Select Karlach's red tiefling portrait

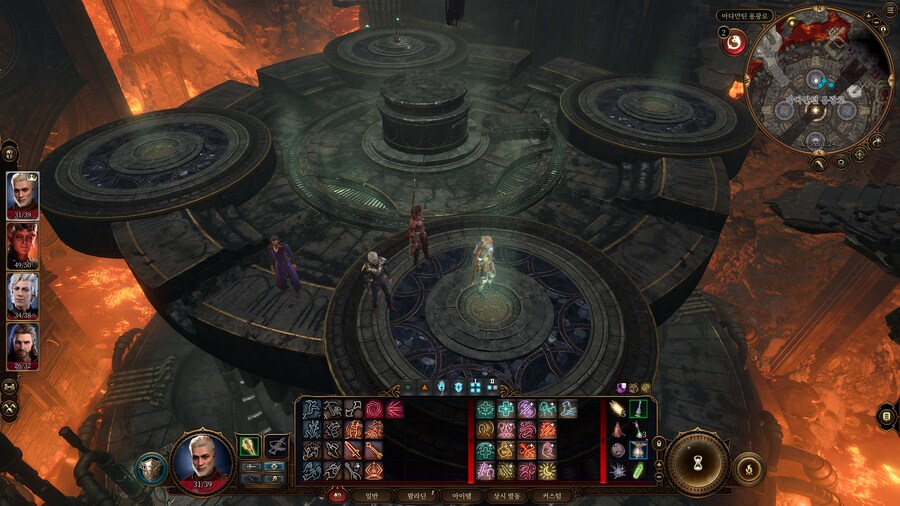click(22, 242)
